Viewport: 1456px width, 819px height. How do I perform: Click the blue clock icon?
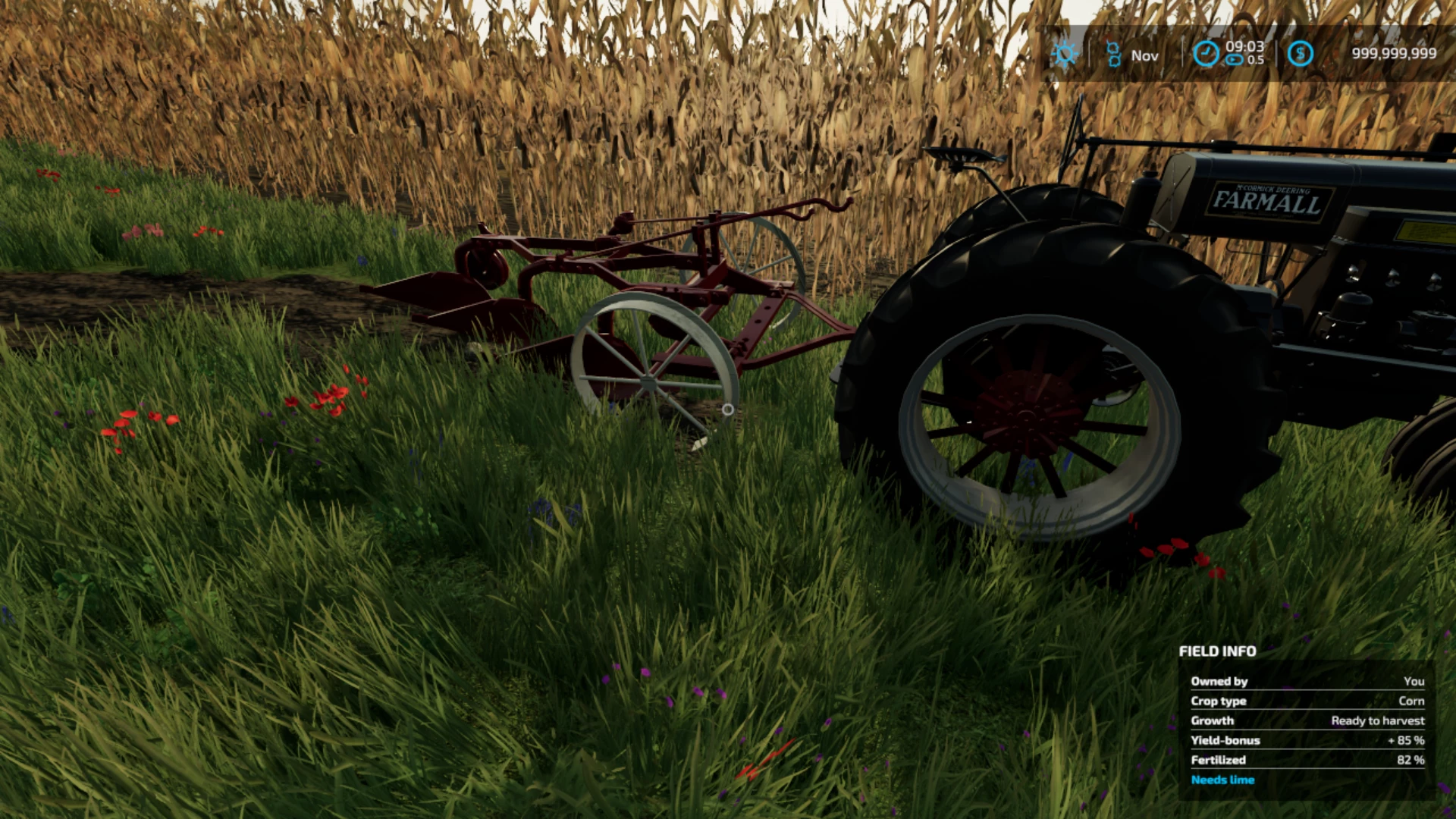pos(1206,52)
